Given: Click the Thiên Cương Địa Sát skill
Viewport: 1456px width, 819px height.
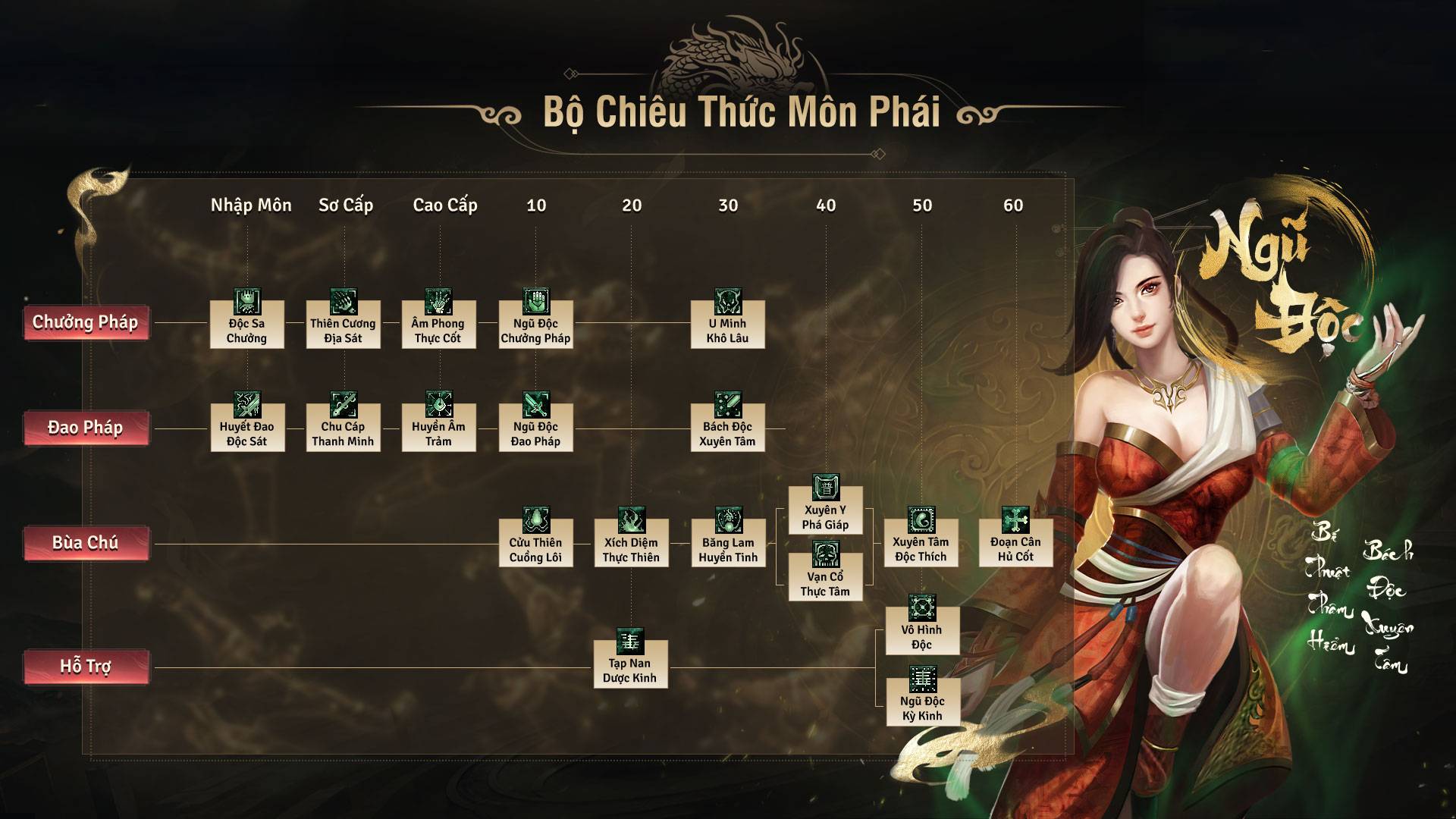Looking at the screenshot, I should pos(343,323).
